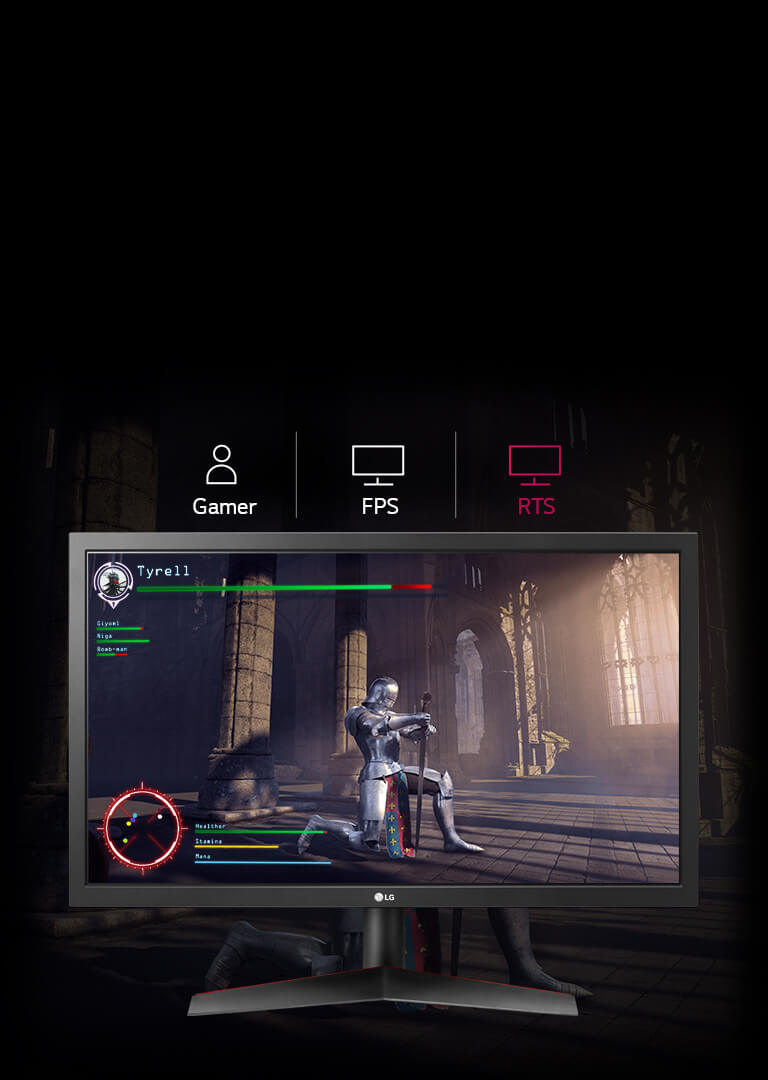
Task: Switch to the FPS mode
Action: click(x=379, y=481)
